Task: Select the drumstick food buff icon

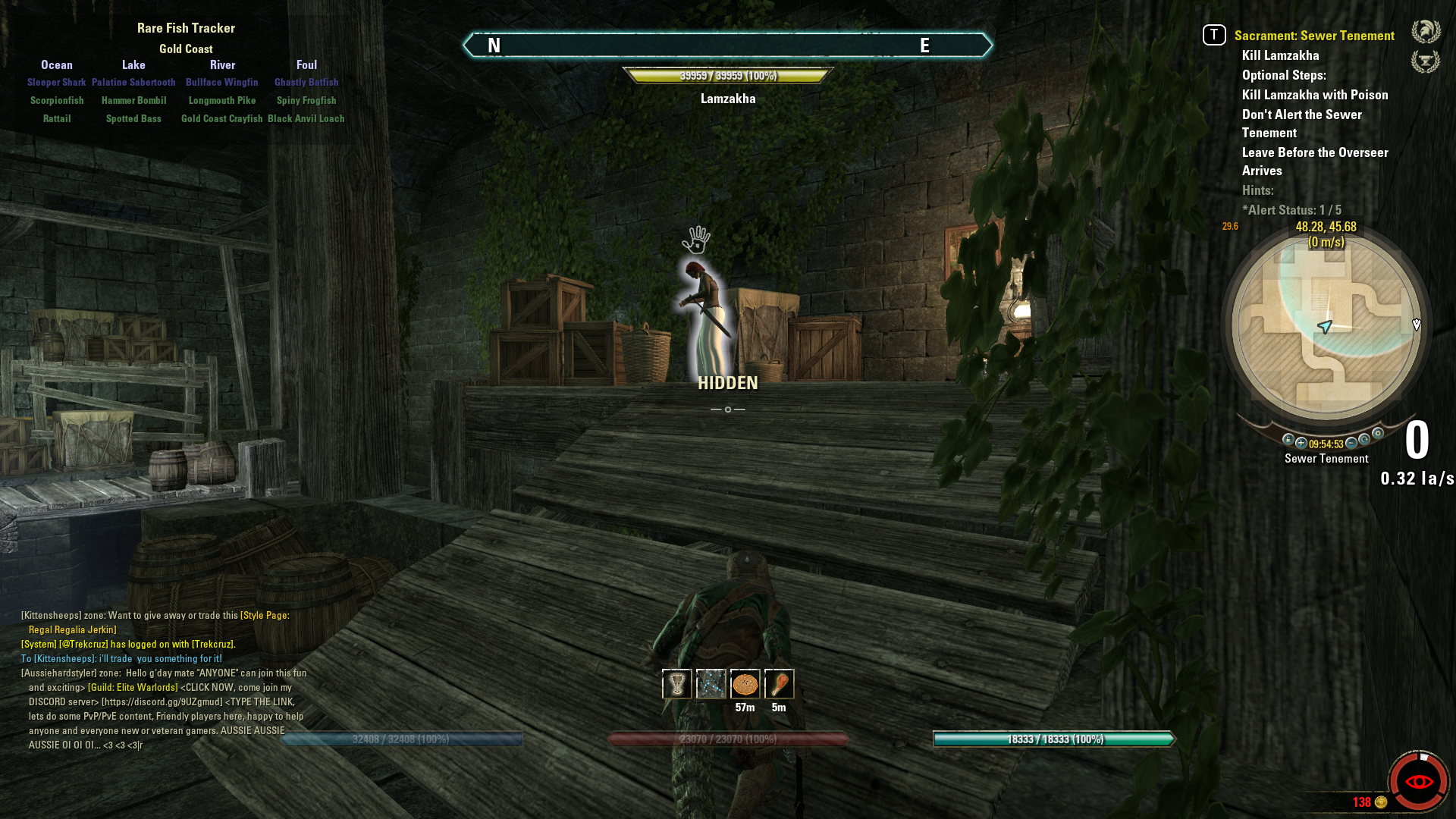Action: pyautogui.click(x=779, y=684)
